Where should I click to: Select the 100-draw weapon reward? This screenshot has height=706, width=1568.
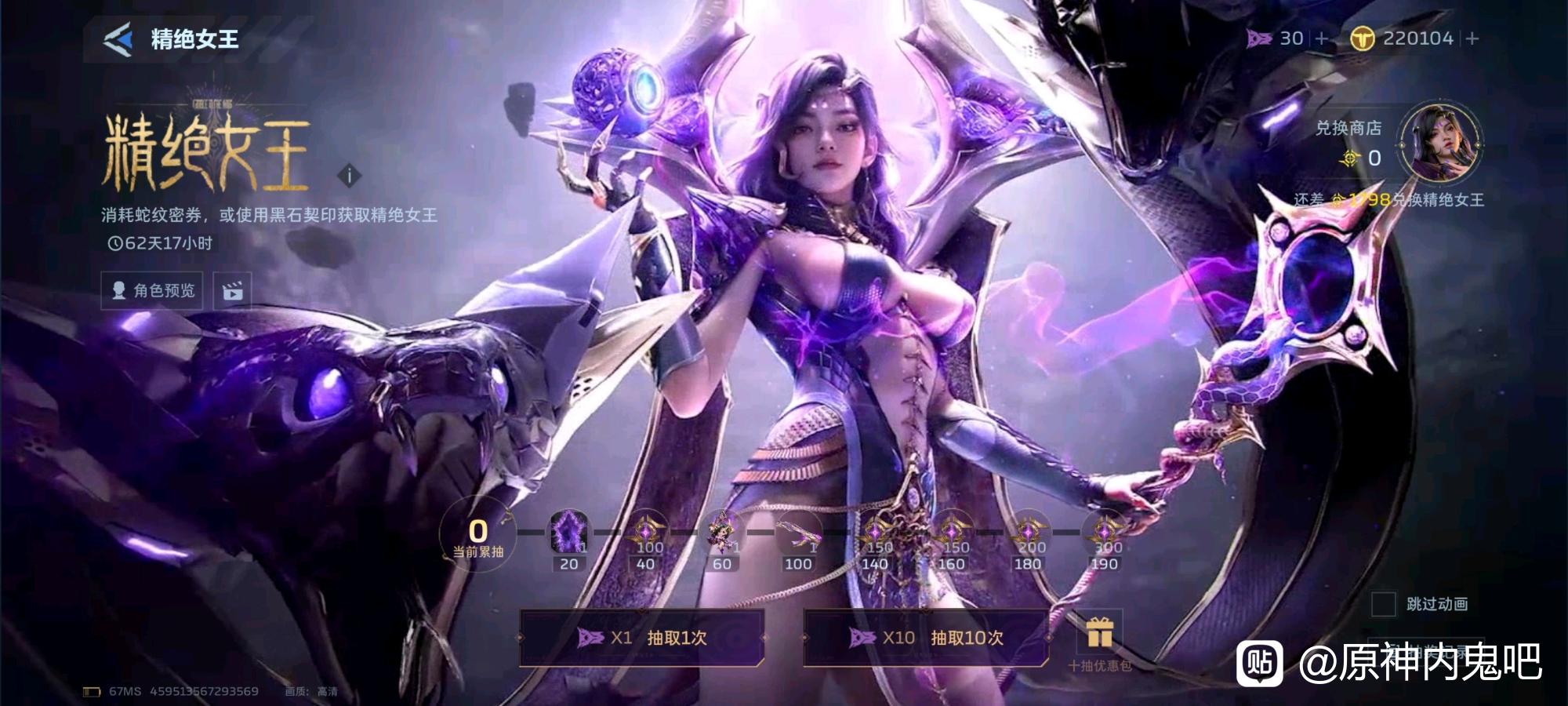pos(798,535)
